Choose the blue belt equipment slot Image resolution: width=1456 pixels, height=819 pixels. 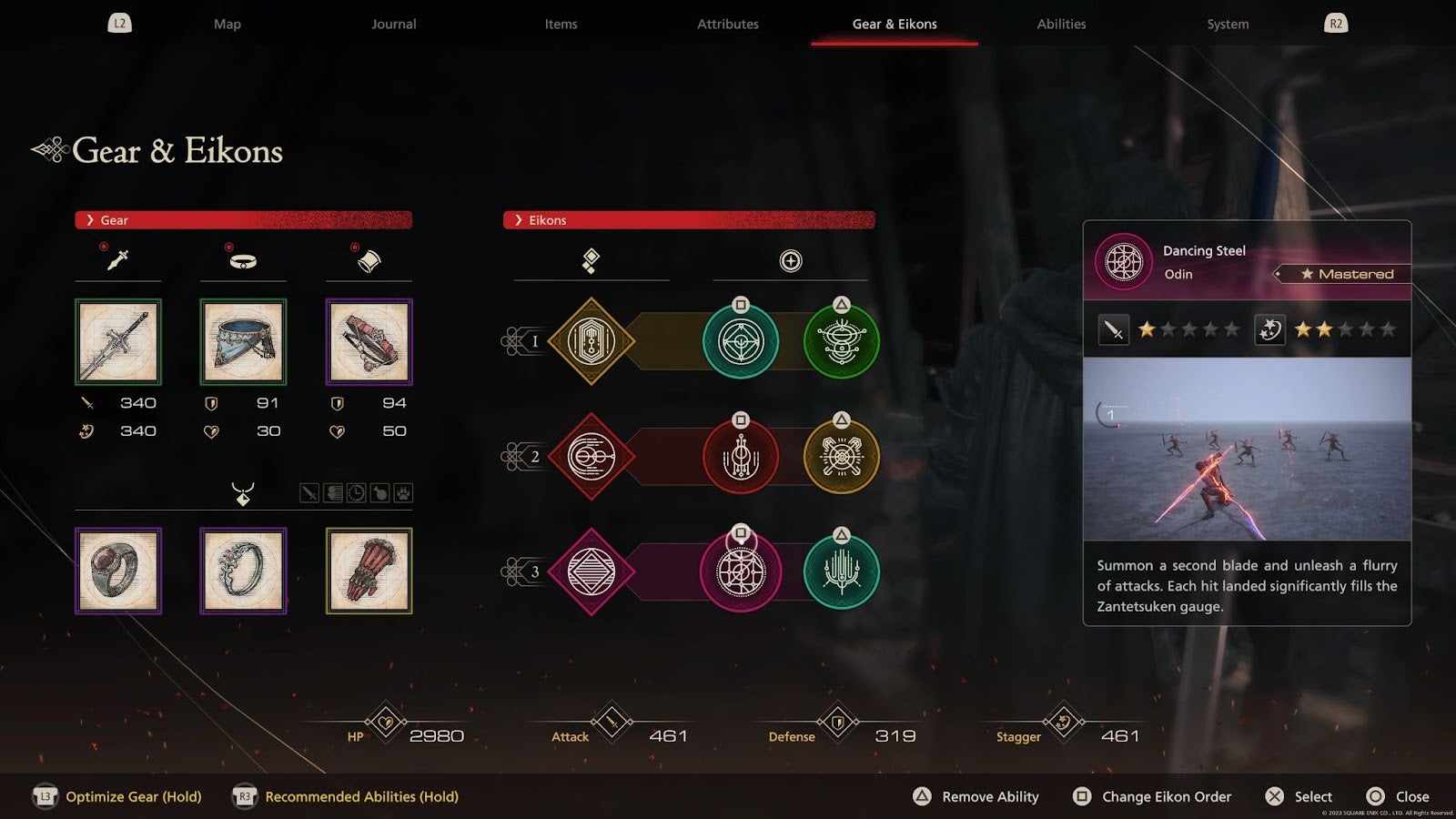(x=243, y=342)
